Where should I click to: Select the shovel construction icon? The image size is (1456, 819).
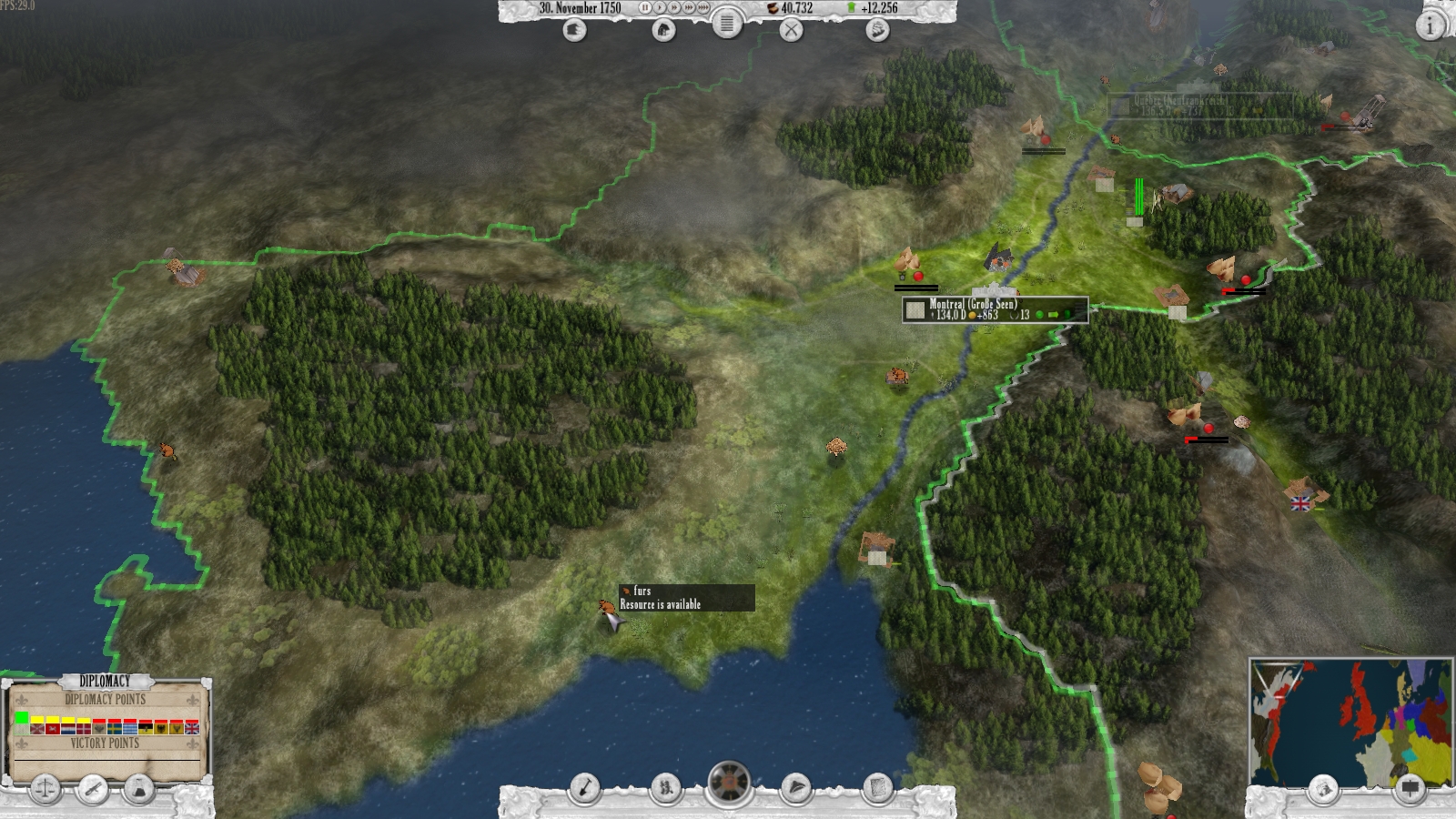coord(585,790)
